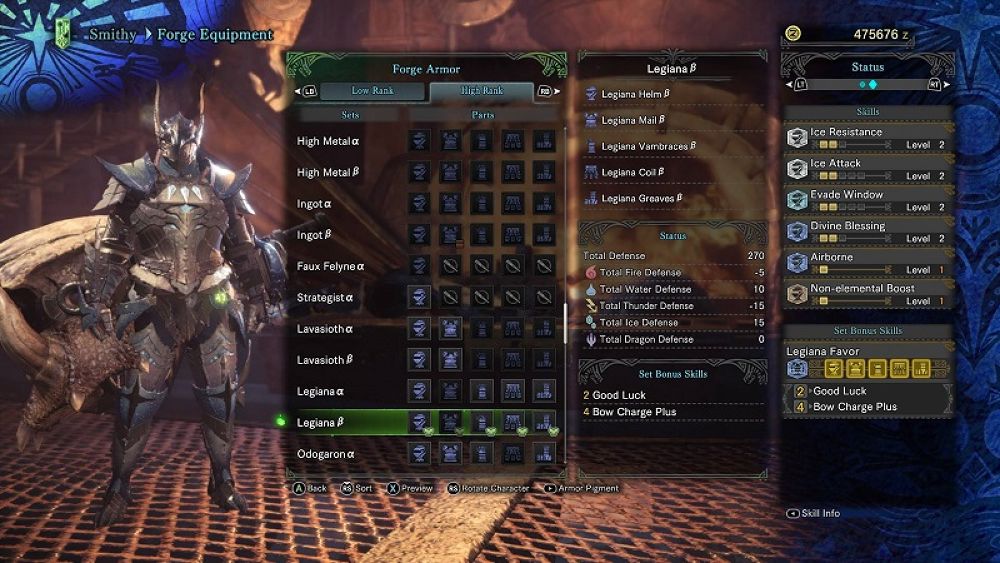Select the Faux Felyne α set
Image resolution: width=1000 pixels, height=563 pixels.
(x=331, y=267)
